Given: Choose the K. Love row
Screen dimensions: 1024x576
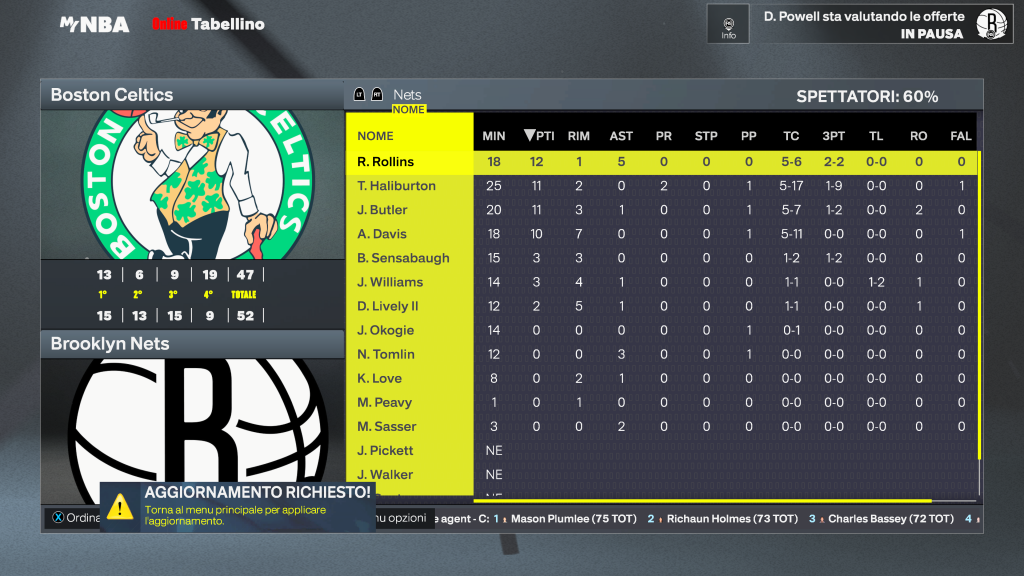Looking at the screenshot, I should [380, 378].
